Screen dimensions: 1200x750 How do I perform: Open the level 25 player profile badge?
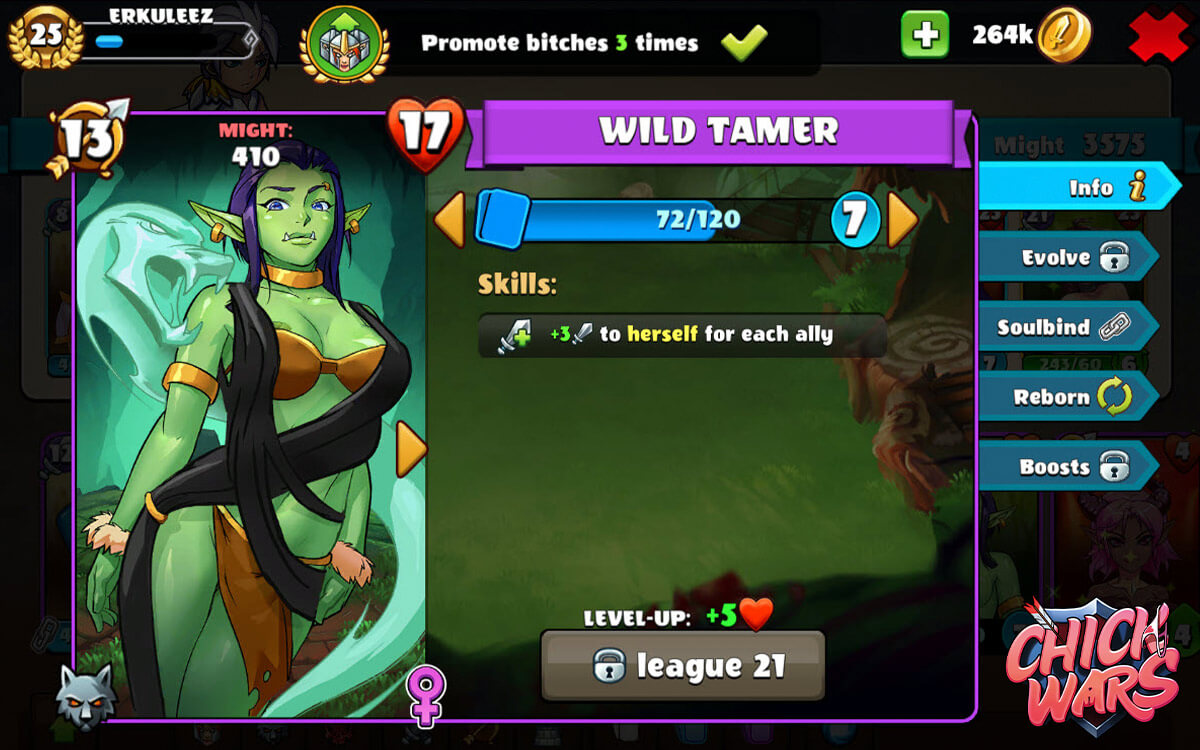coord(45,36)
